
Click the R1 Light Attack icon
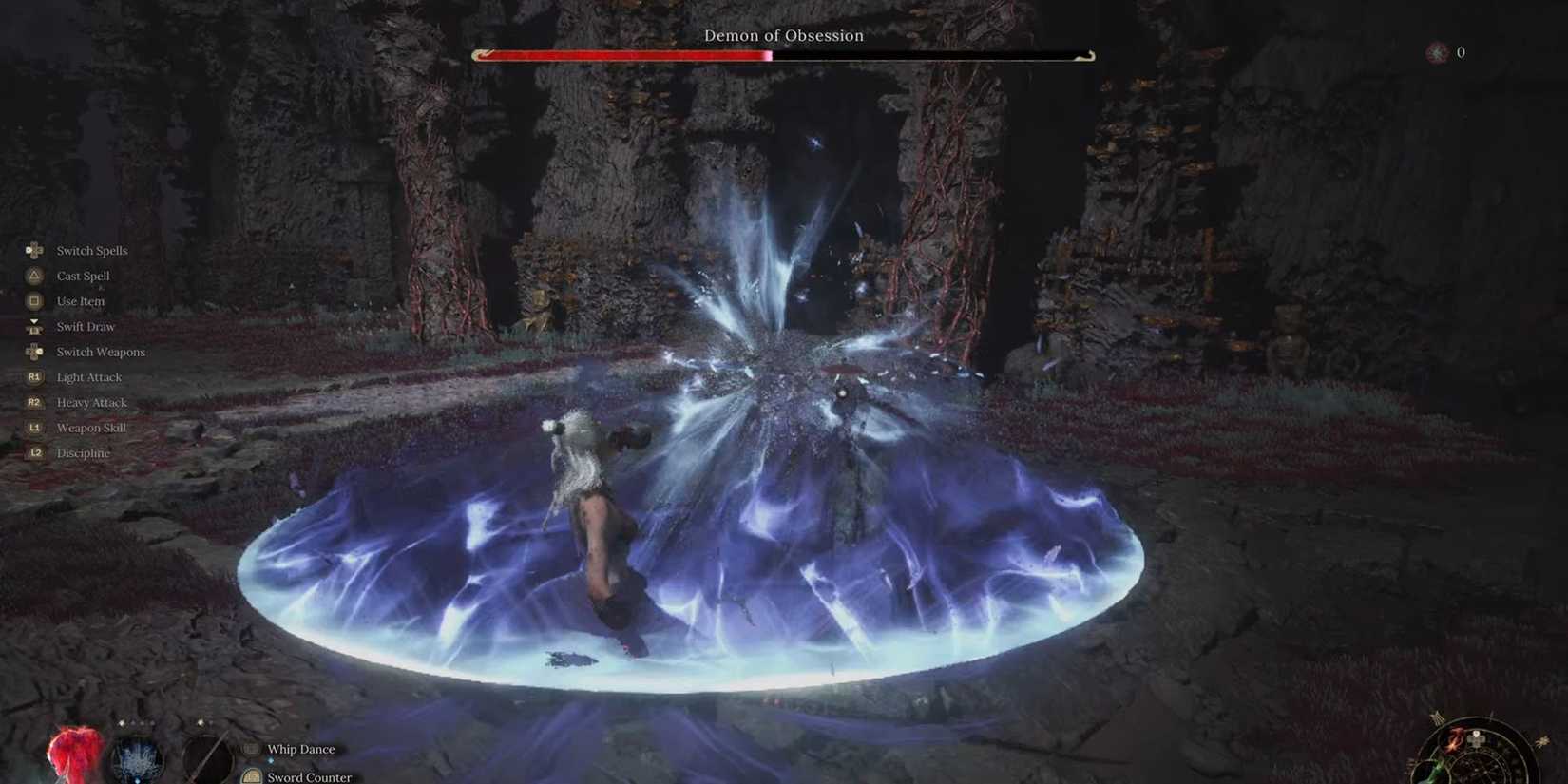coord(34,376)
